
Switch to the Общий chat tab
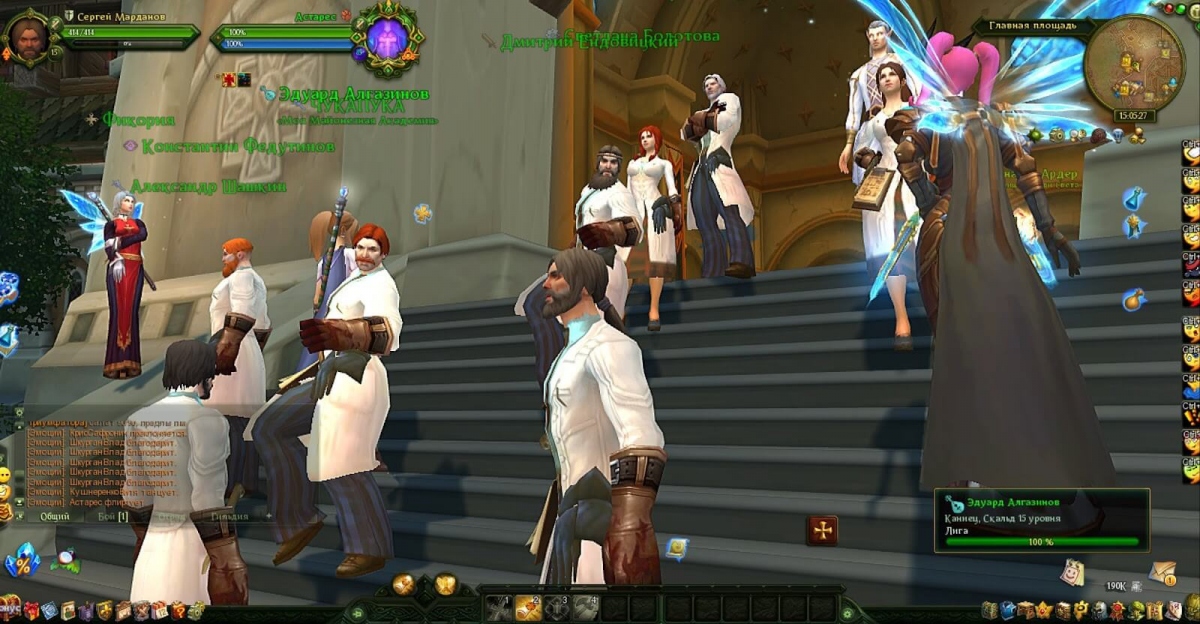point(55,516)
